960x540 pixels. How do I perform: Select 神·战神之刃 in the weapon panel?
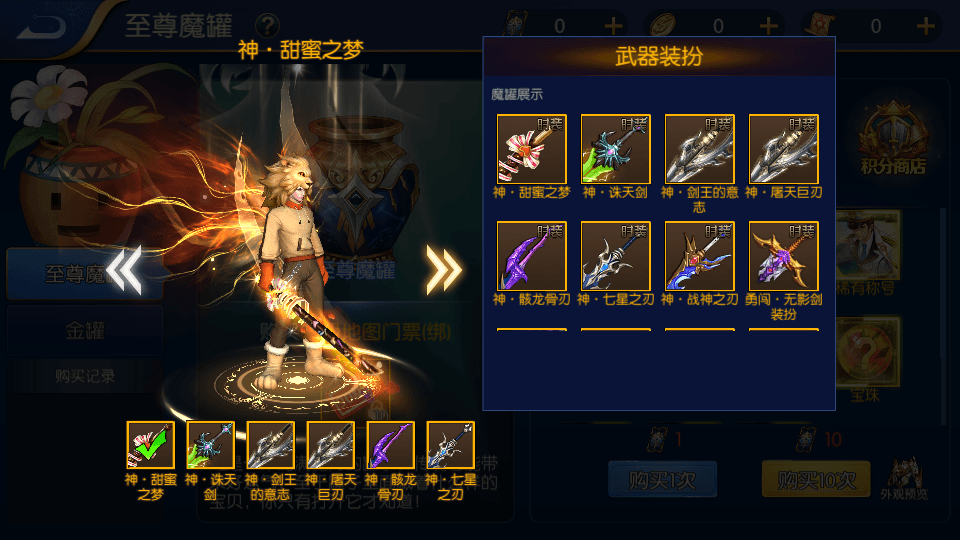tap(700, 256)
